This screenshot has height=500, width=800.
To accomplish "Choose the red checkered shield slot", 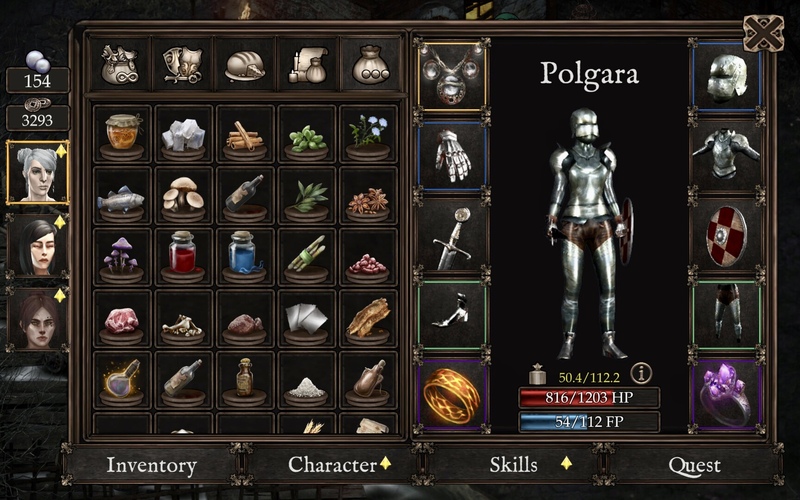I will click(x=726, y=238).
